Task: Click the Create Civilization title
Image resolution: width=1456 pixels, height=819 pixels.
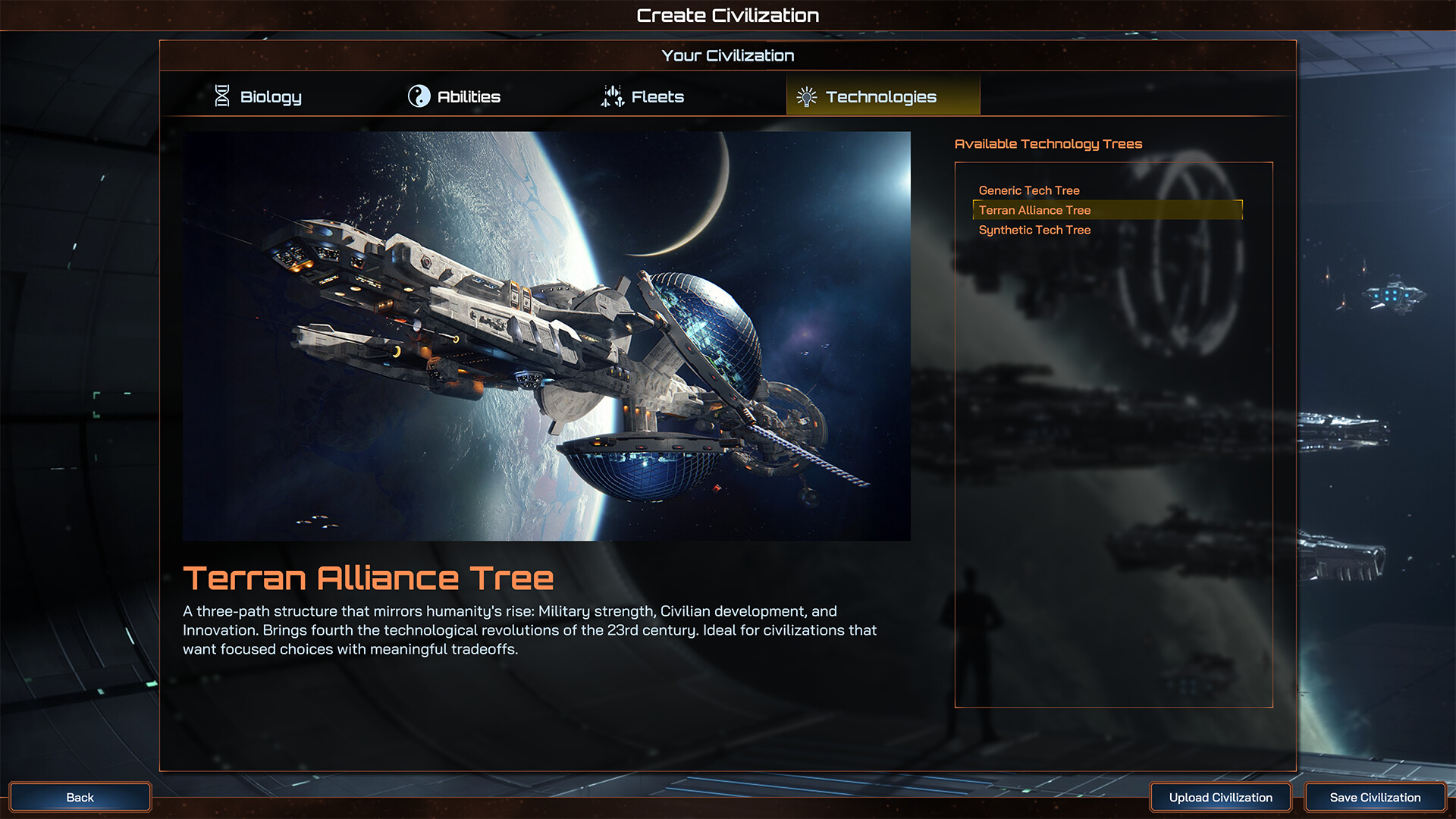Action: point(728,14)
